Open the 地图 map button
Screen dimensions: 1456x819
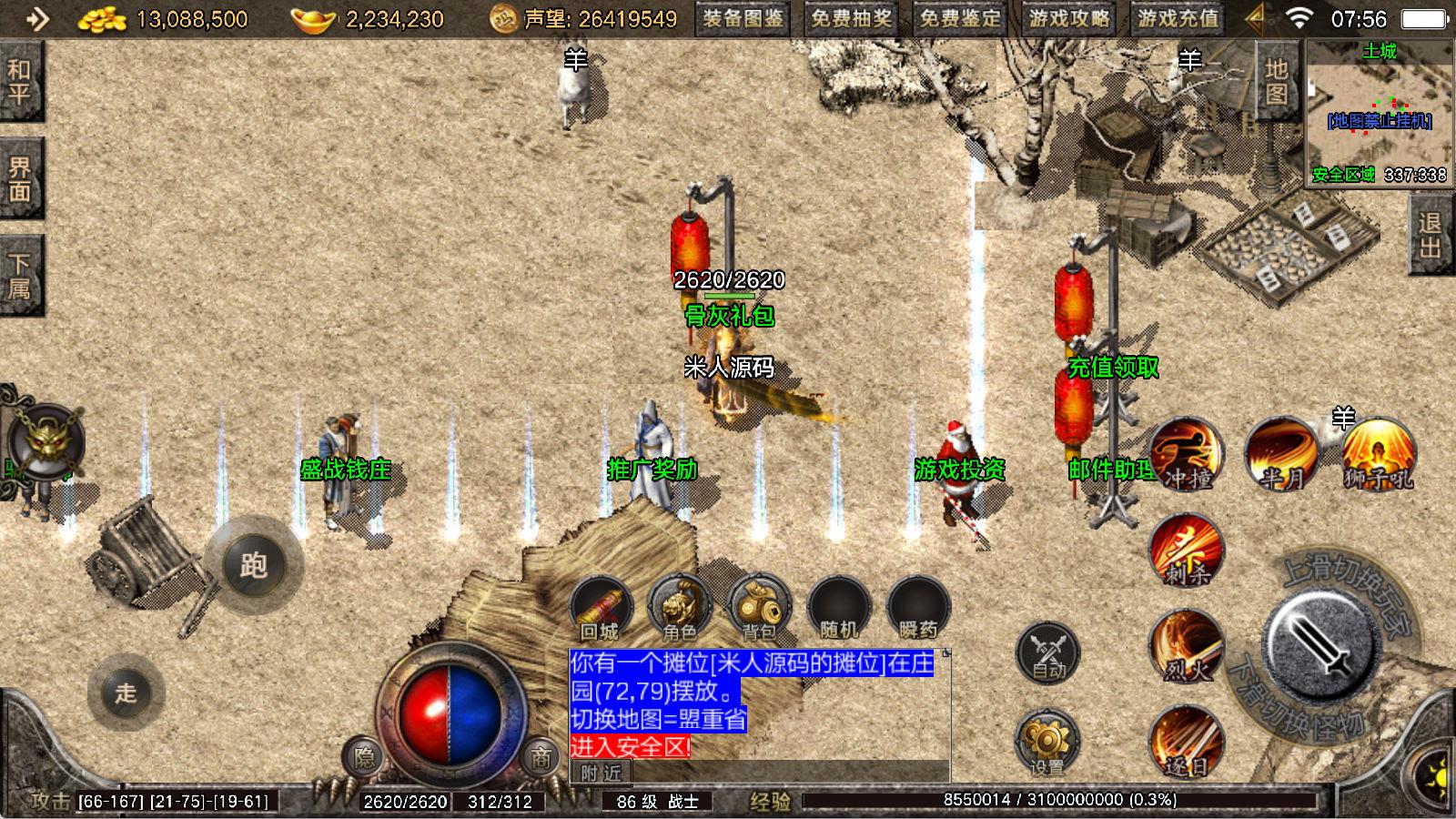click(x=1276, y=81)
